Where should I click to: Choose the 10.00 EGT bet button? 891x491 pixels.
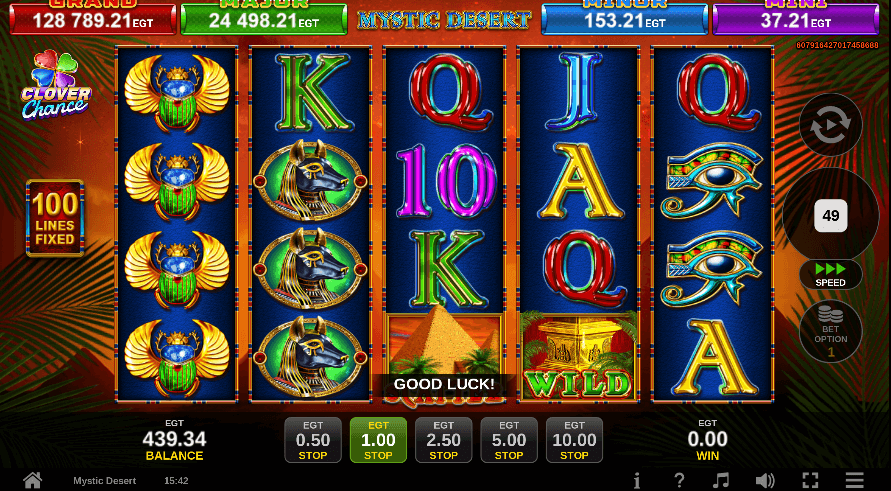pyautogui.click(x=574, y=440)
